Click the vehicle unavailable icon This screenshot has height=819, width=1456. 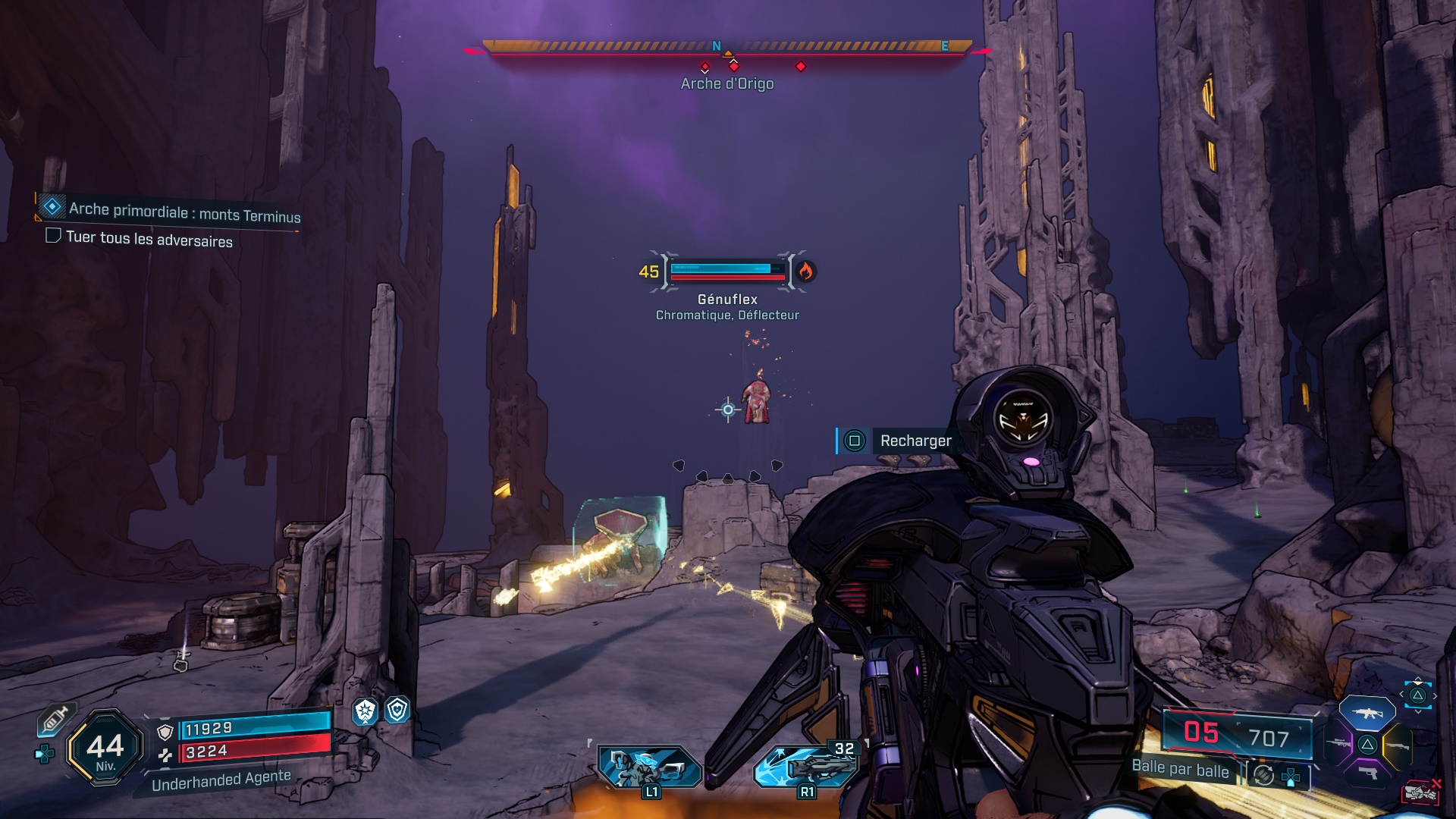coord(1420,792)
